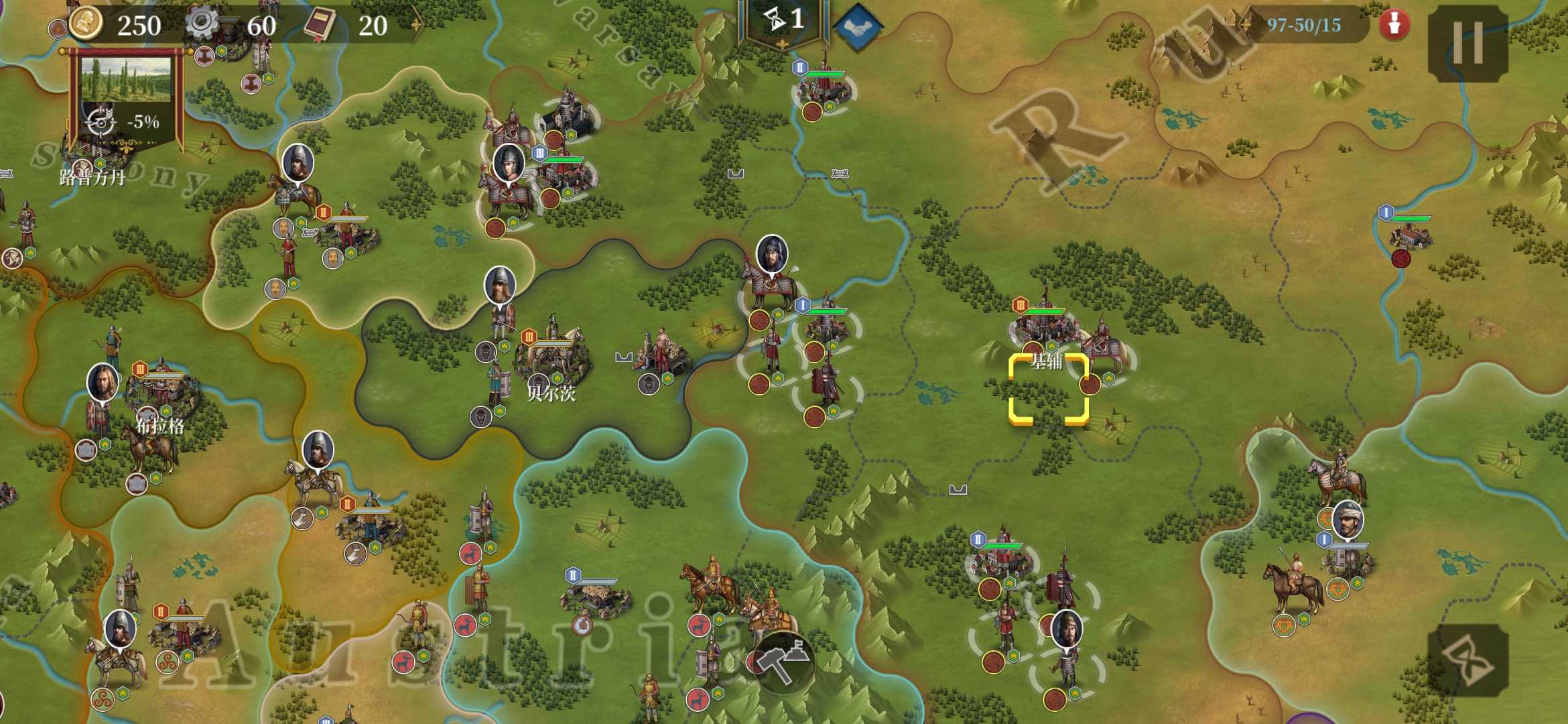The width and height of the screenshot is (1568, 724).
Task: End the turn with the hourglass button
Action: (x=1467, y=660)
